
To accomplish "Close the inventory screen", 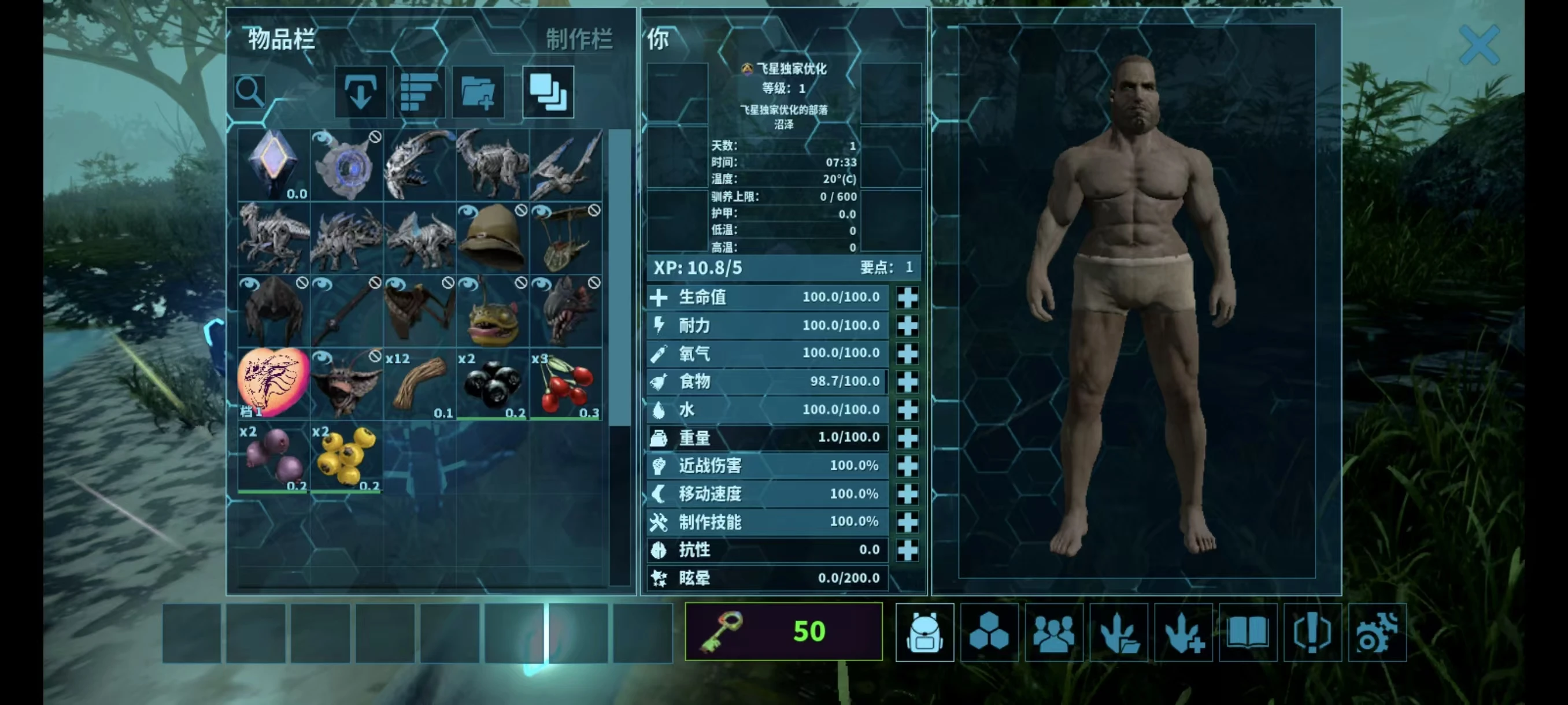I will click(x=1479, y=44).
